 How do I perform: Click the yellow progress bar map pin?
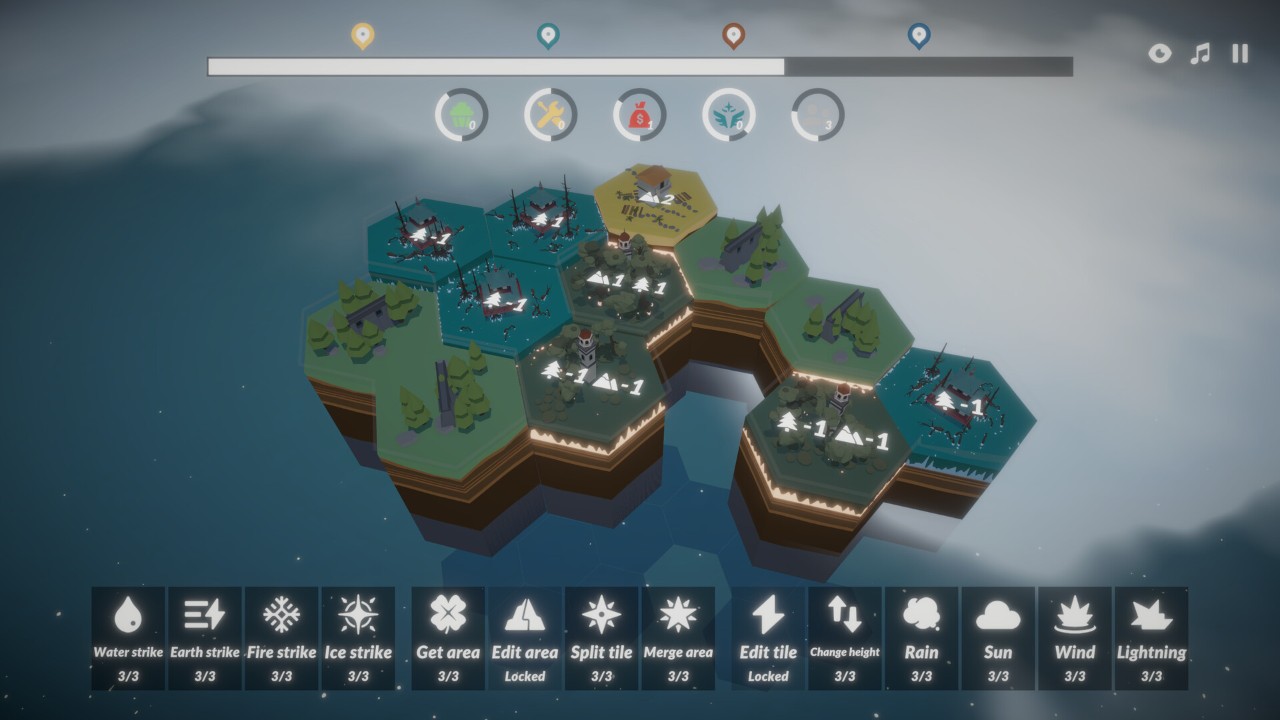pos(363,36)
